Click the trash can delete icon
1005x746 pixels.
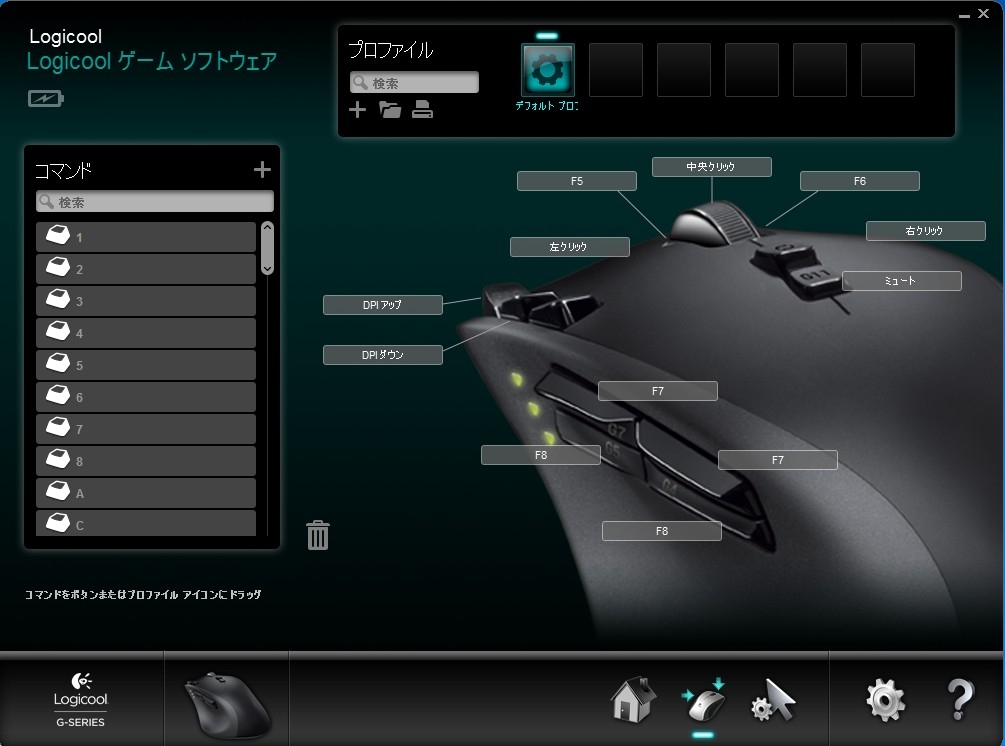(x=318, y=535)
